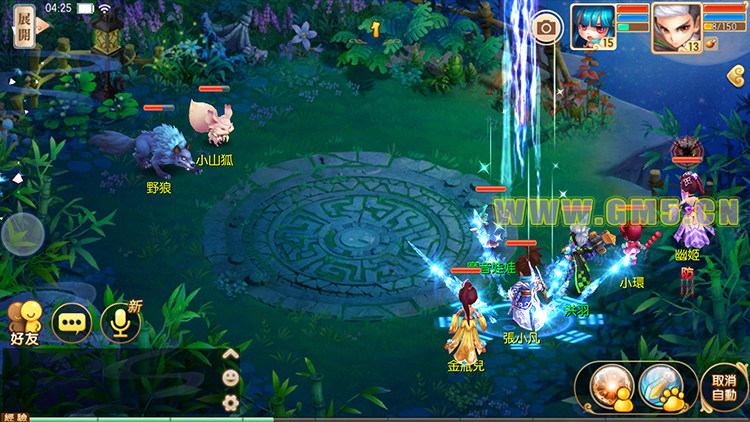Open the 好友 friends list

point(25,322)
